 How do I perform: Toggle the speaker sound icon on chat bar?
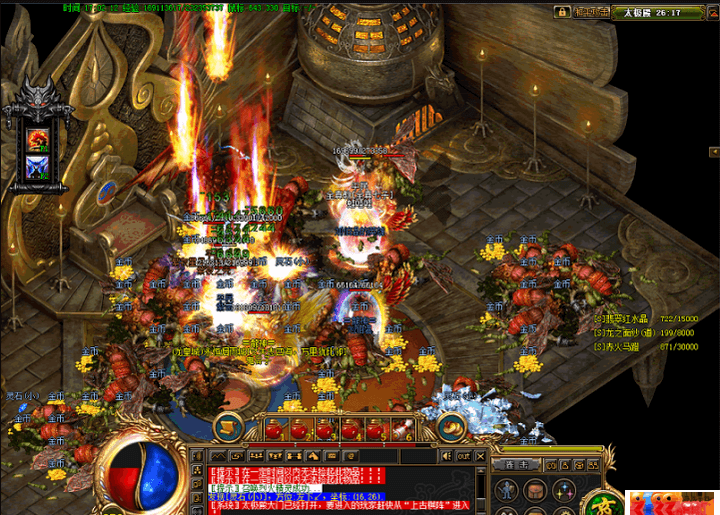tap(446, 455)
